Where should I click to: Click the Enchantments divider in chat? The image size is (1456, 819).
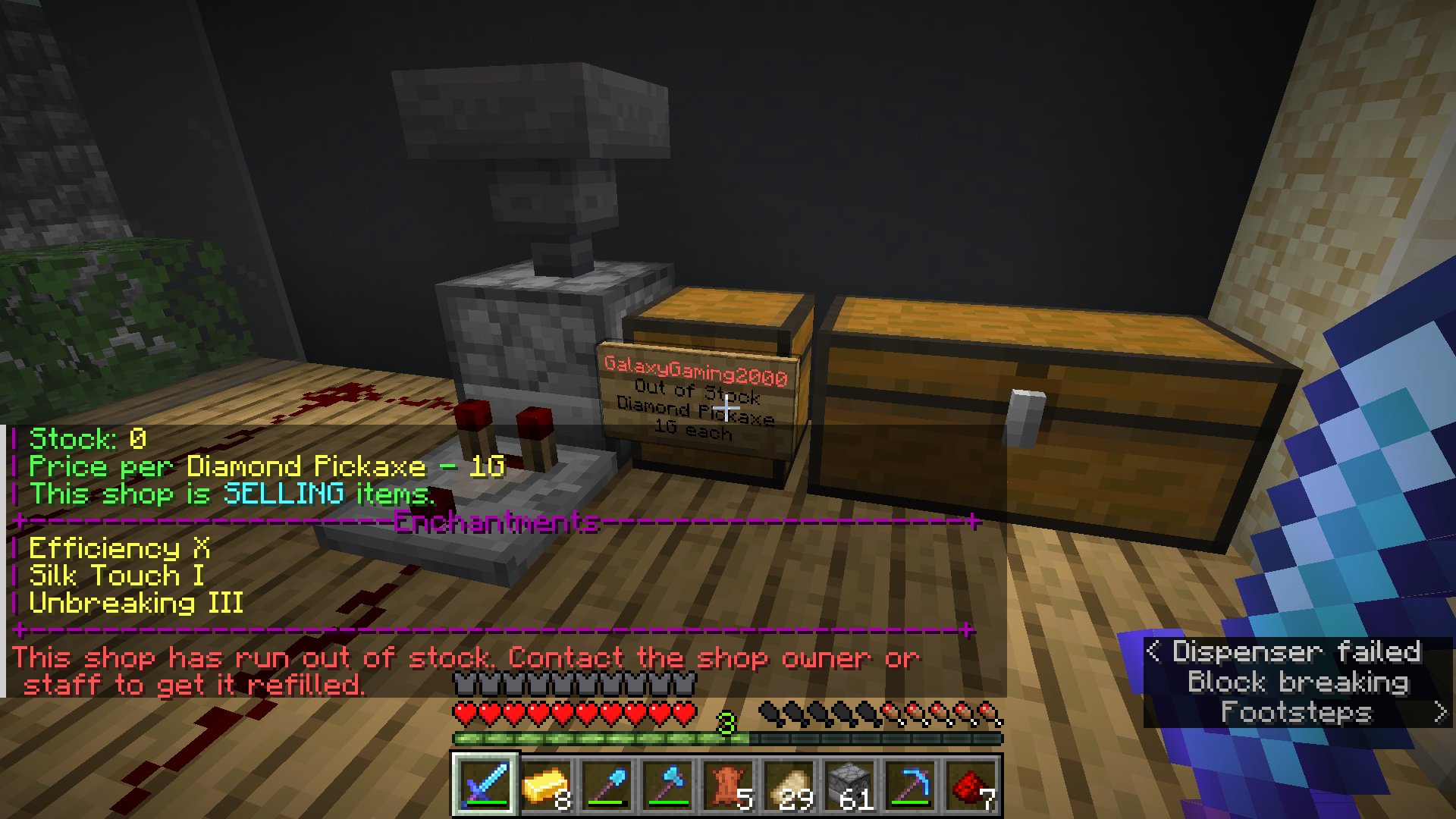[x=494, y=522]
